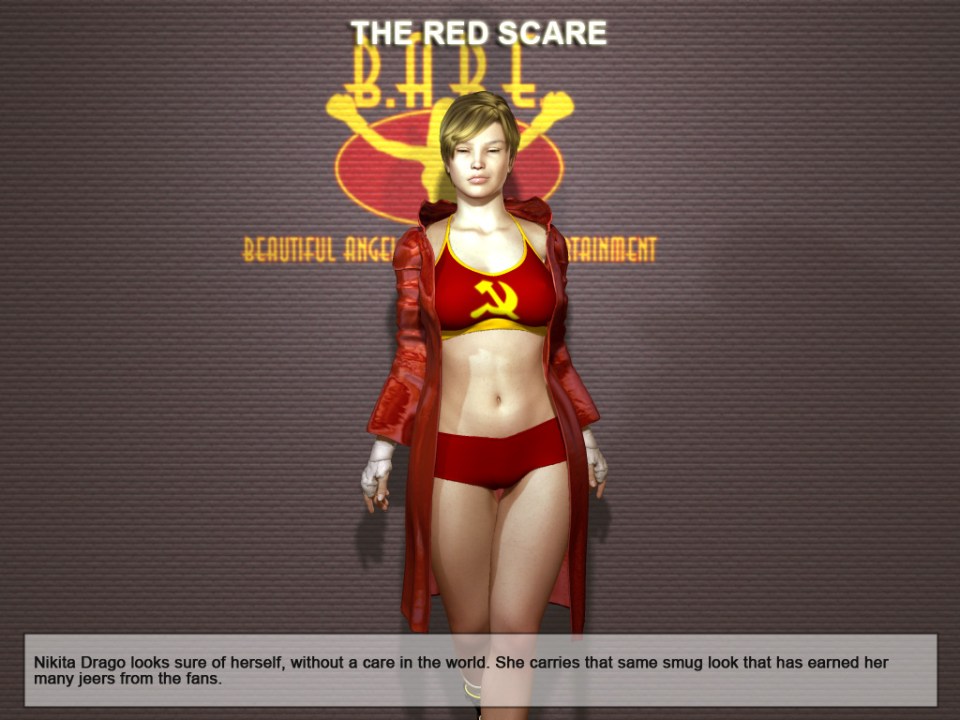
Task: Click the Nikita Drago narration box to continue
Action: (480, 670)
